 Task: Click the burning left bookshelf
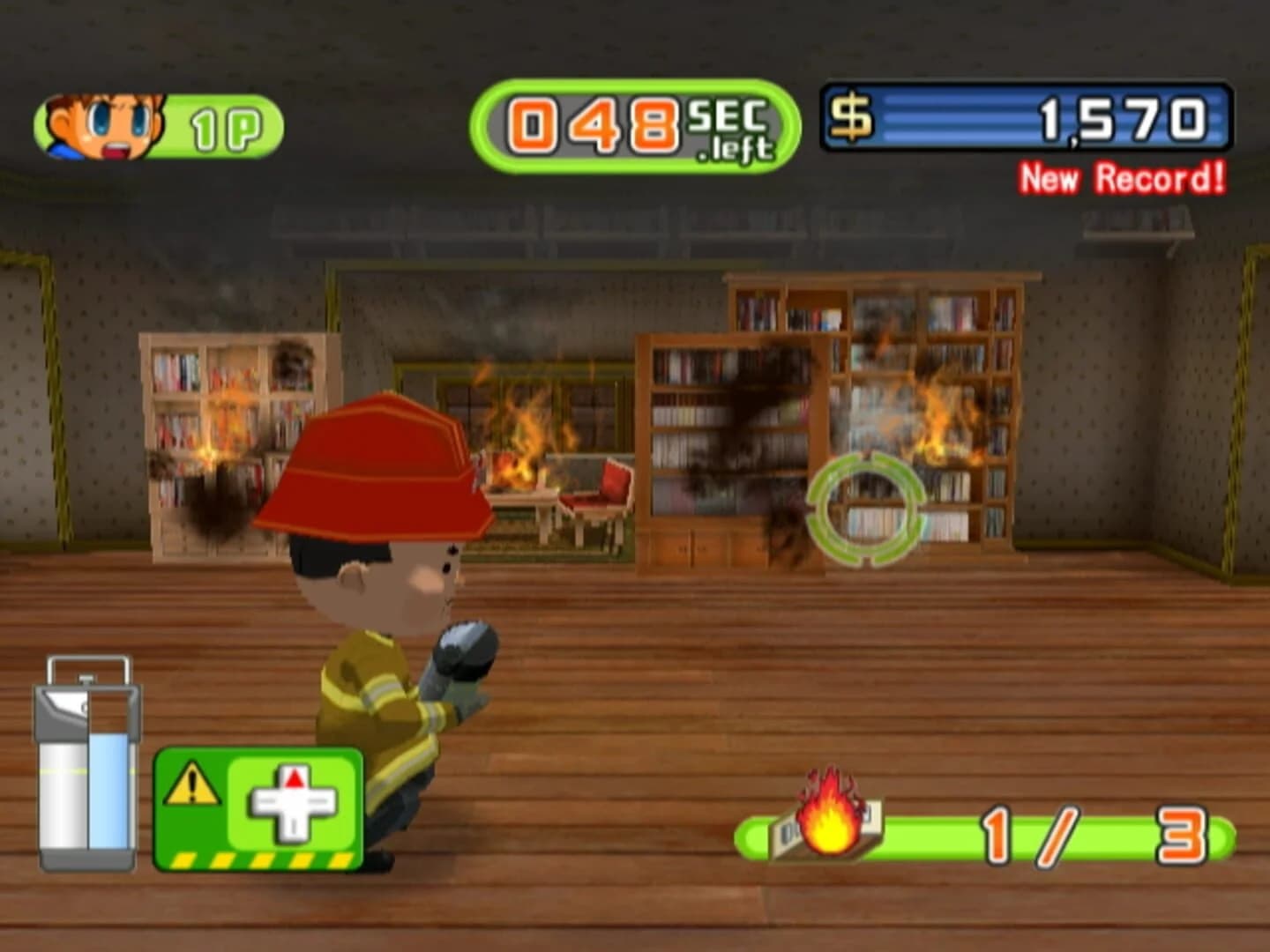(x=220, y=432)
